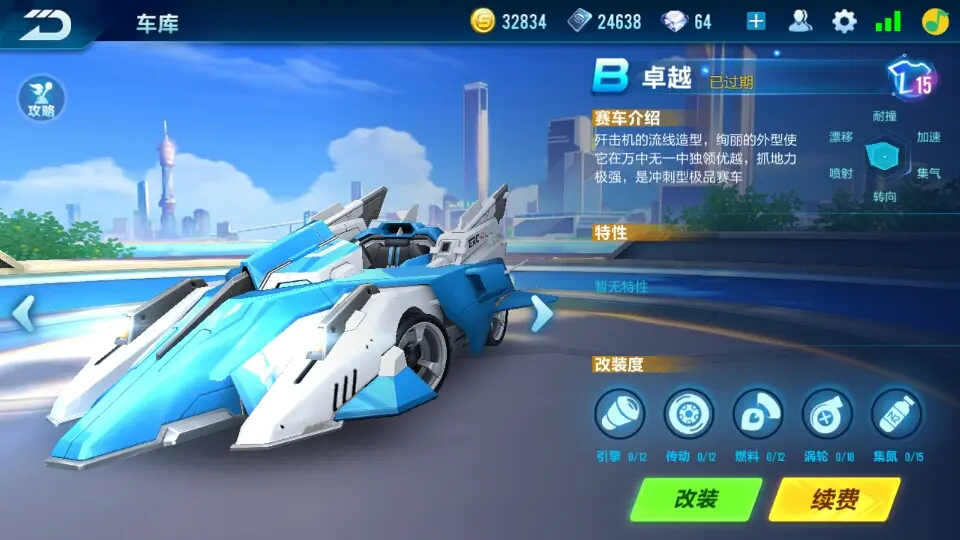
Task: Tap the diamond currency icon
Action: coord(675,21)
